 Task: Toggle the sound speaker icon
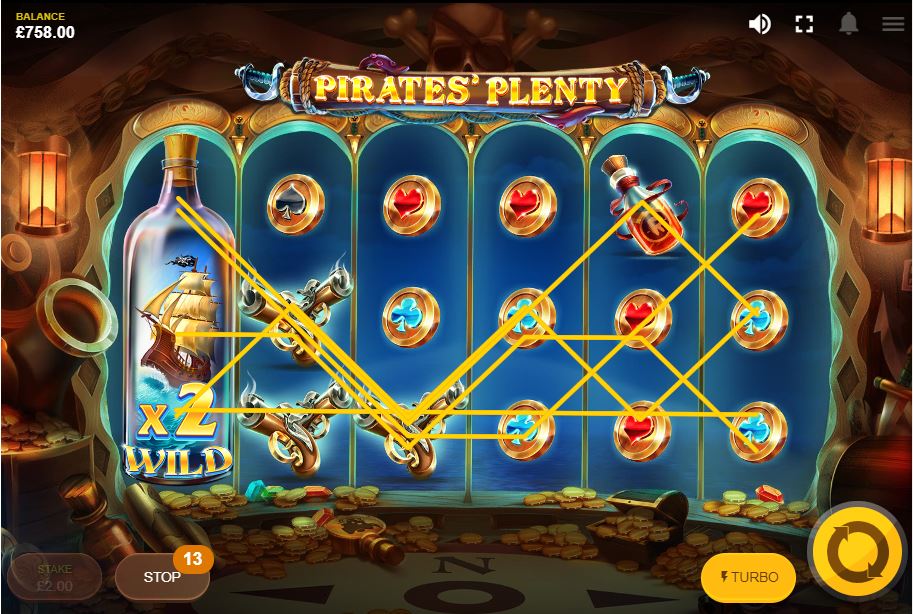(760, 24)
